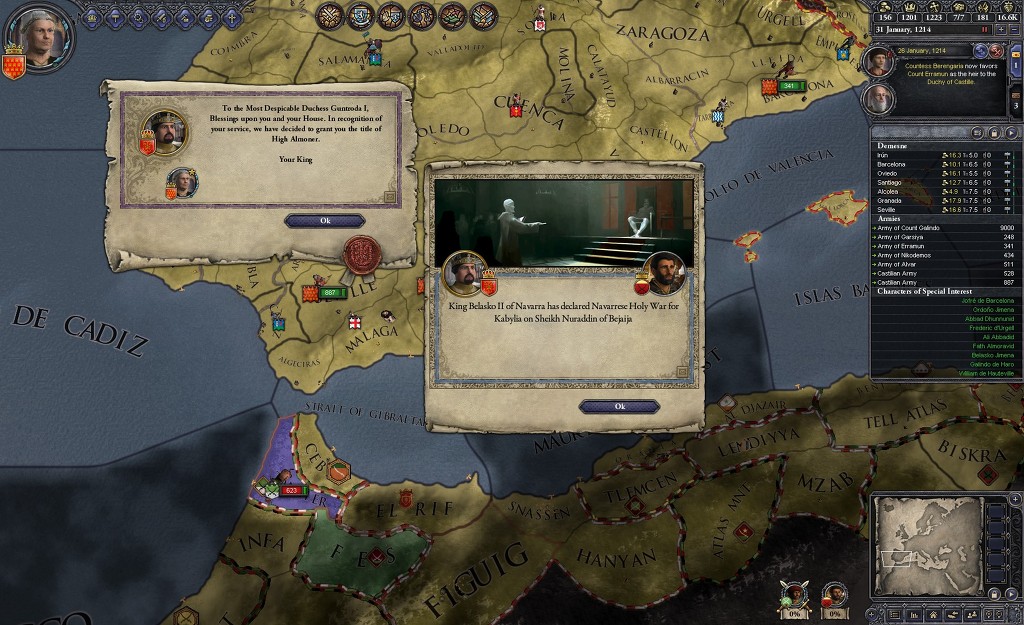Image resolution: width=1024 pixels, height=625 pixels.
Task: Select Barcelona in the Demesne list
Action: click(x=892, y=164)
